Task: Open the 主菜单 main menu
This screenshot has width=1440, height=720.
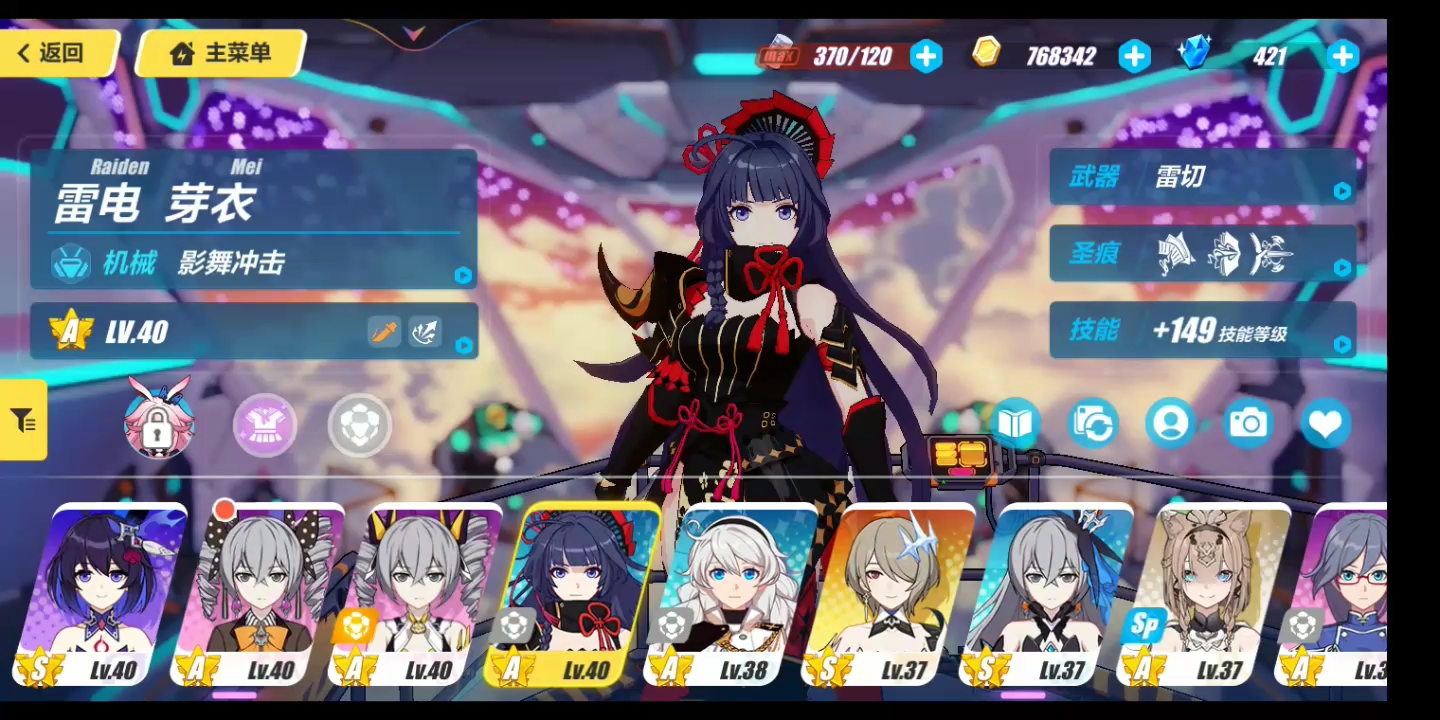Action: pyautogui.click(x=219, y=54)
